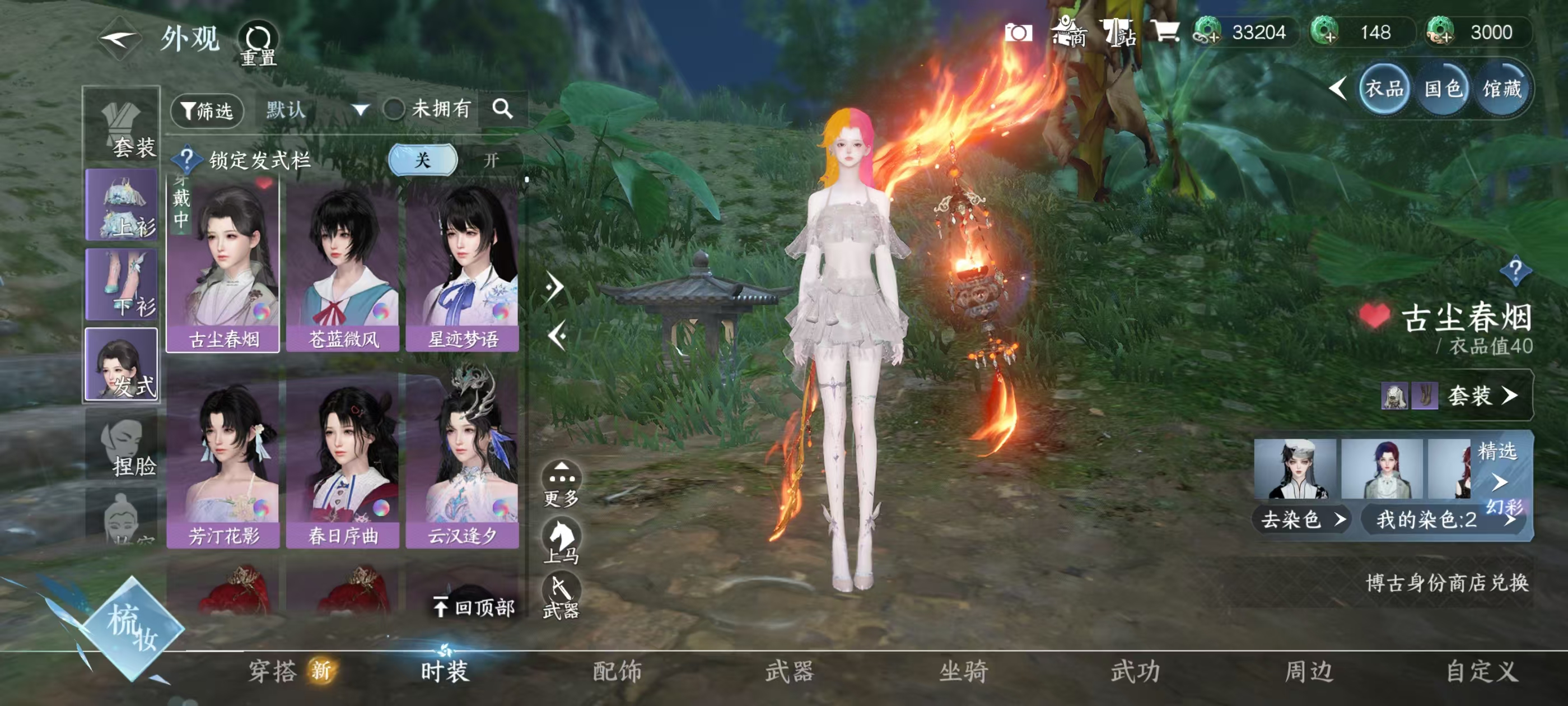Enable the 未拥有 filter radio
The width and height of the screenshot is (1568, 706).
point(394,110)
